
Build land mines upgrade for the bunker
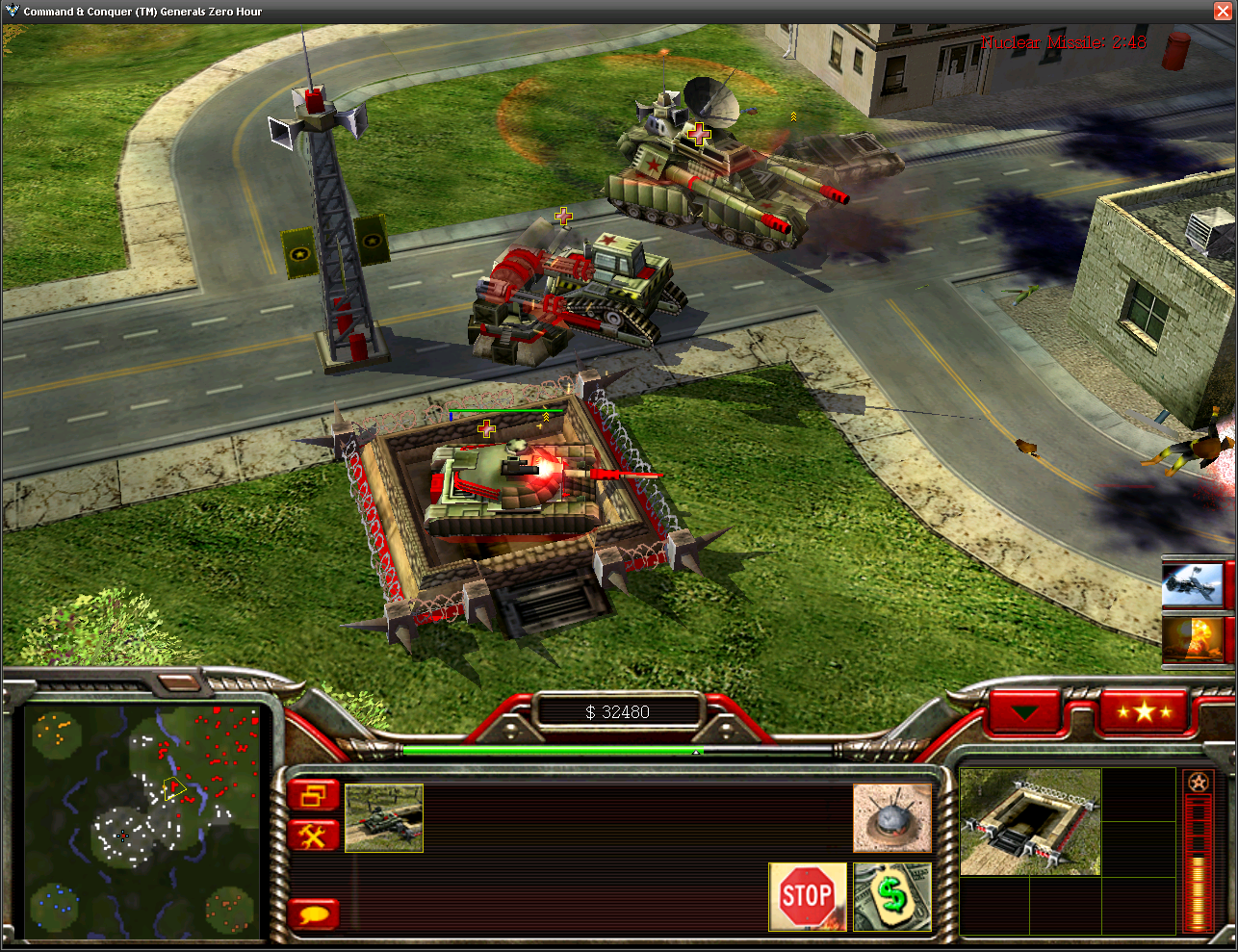(x=891, y=818)
